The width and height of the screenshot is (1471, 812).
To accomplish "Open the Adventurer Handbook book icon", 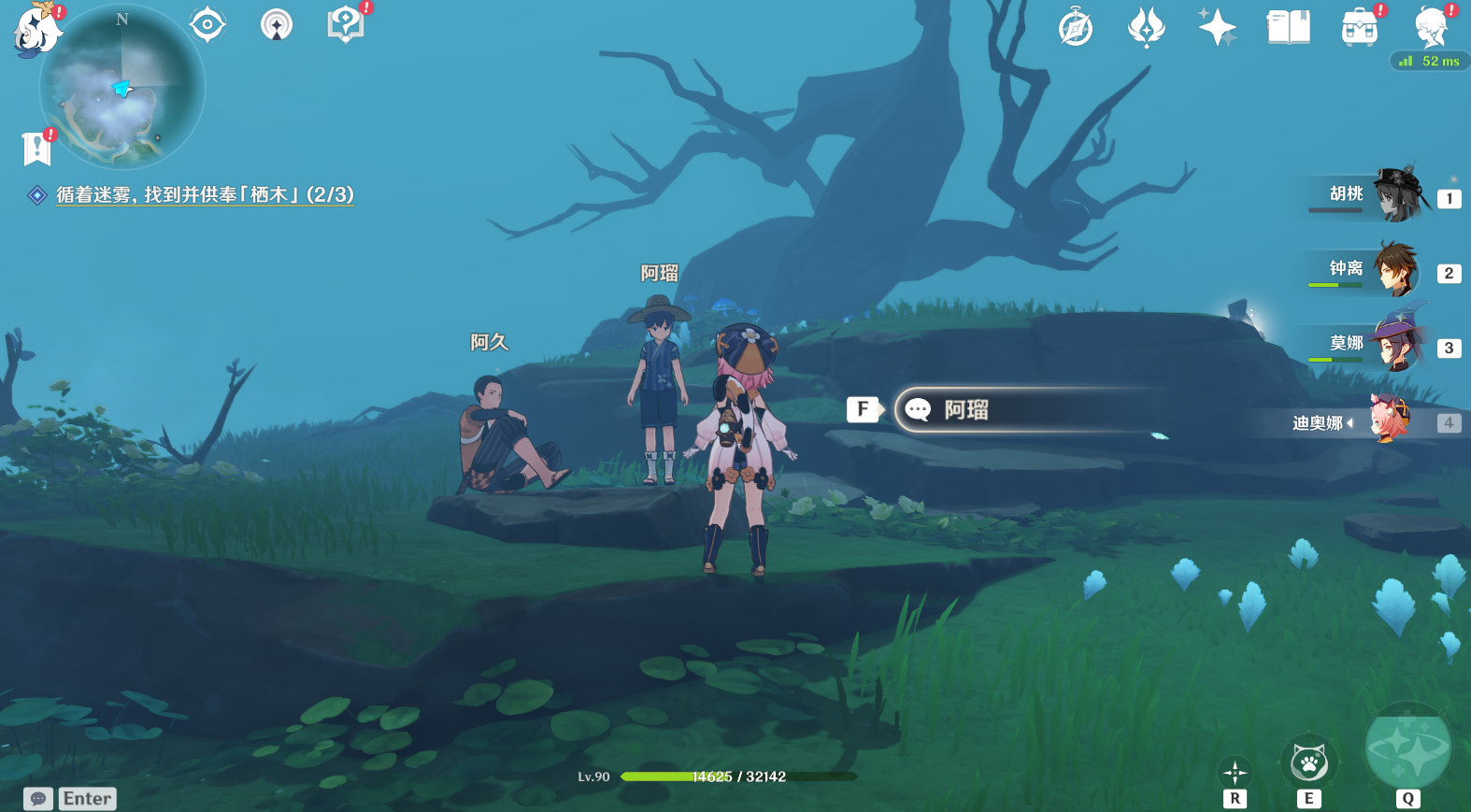I will pos(1288,27).
